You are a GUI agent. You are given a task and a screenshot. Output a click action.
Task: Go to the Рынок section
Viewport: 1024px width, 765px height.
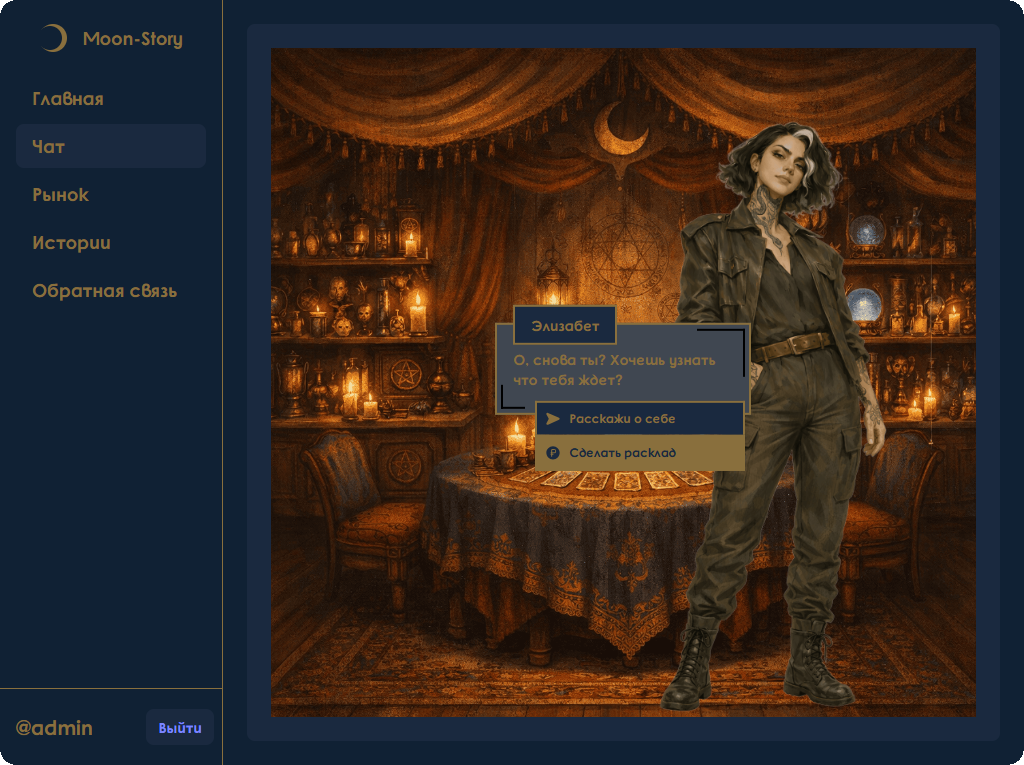click(61, 195)
